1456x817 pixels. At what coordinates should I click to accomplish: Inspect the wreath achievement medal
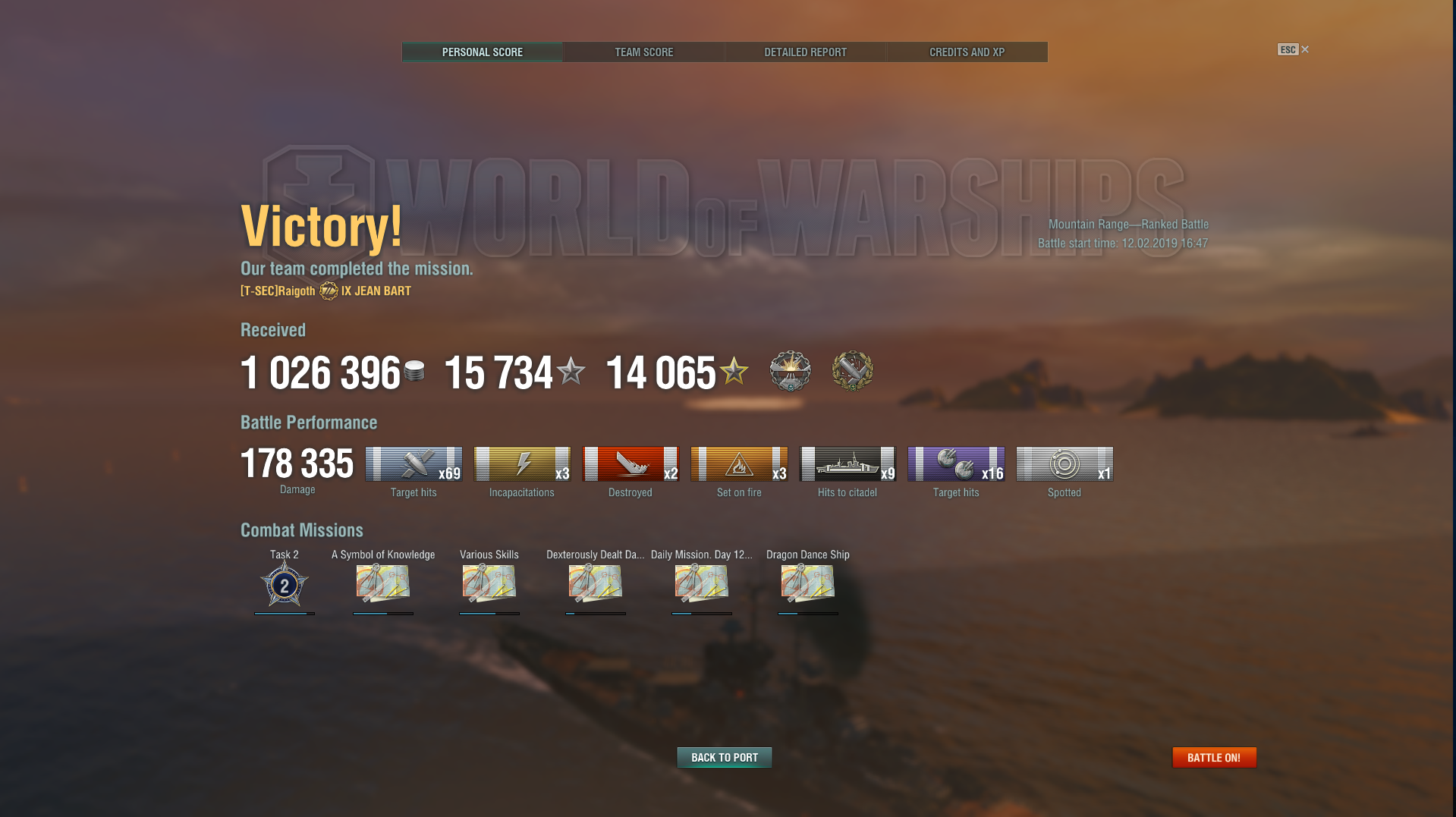click(x=852, y=371)
